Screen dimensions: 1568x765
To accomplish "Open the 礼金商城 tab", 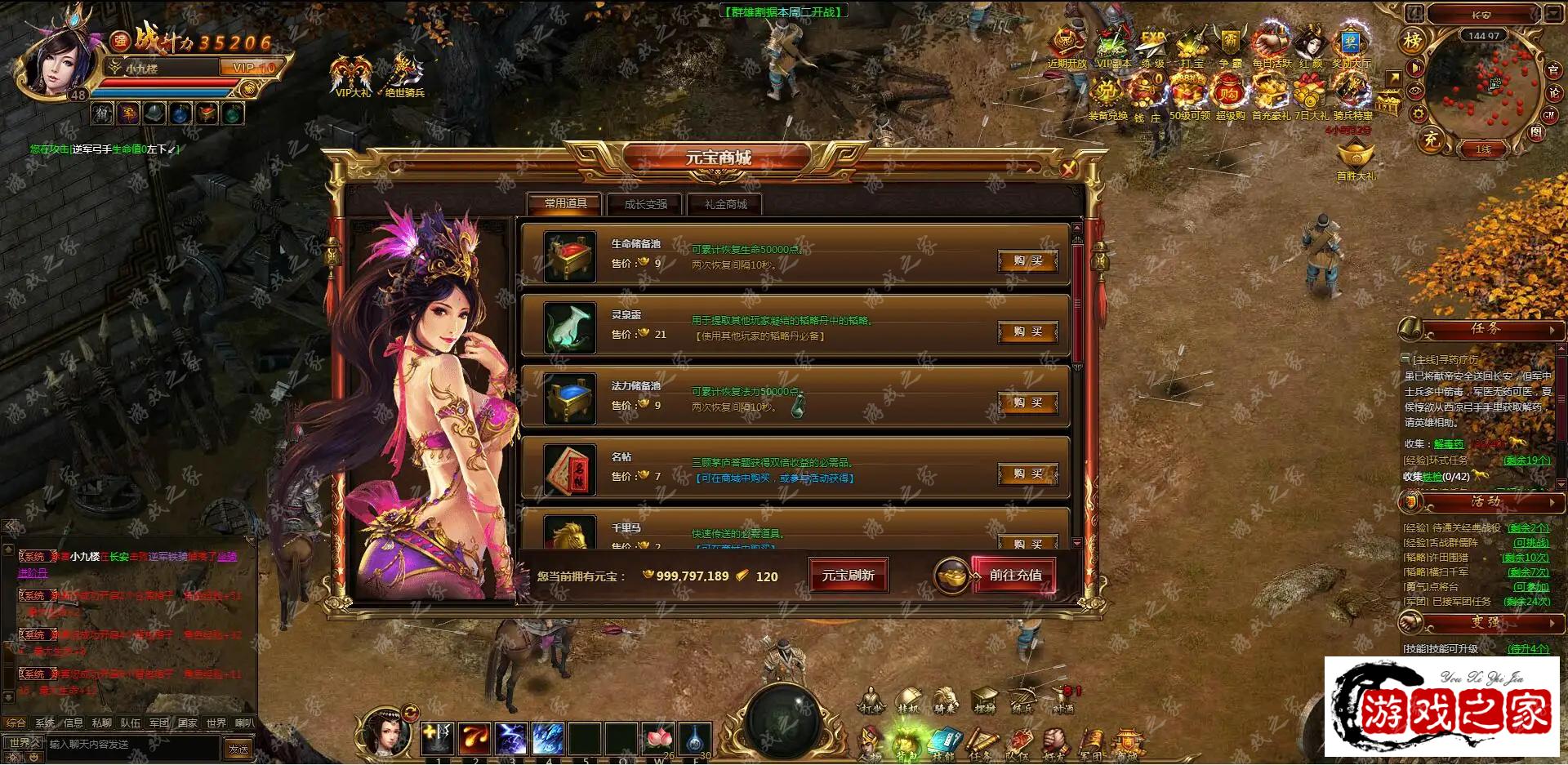I will [x=725, y=204].
